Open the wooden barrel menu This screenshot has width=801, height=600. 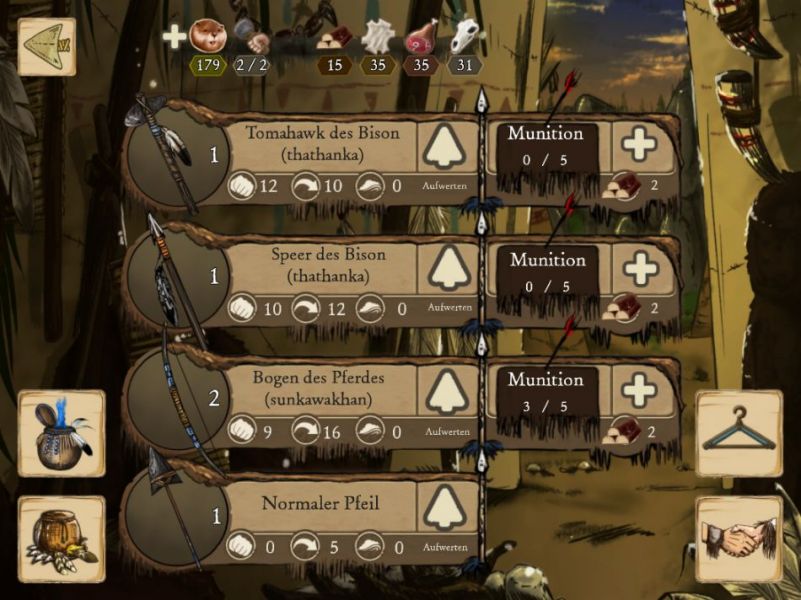pos(61,538)
